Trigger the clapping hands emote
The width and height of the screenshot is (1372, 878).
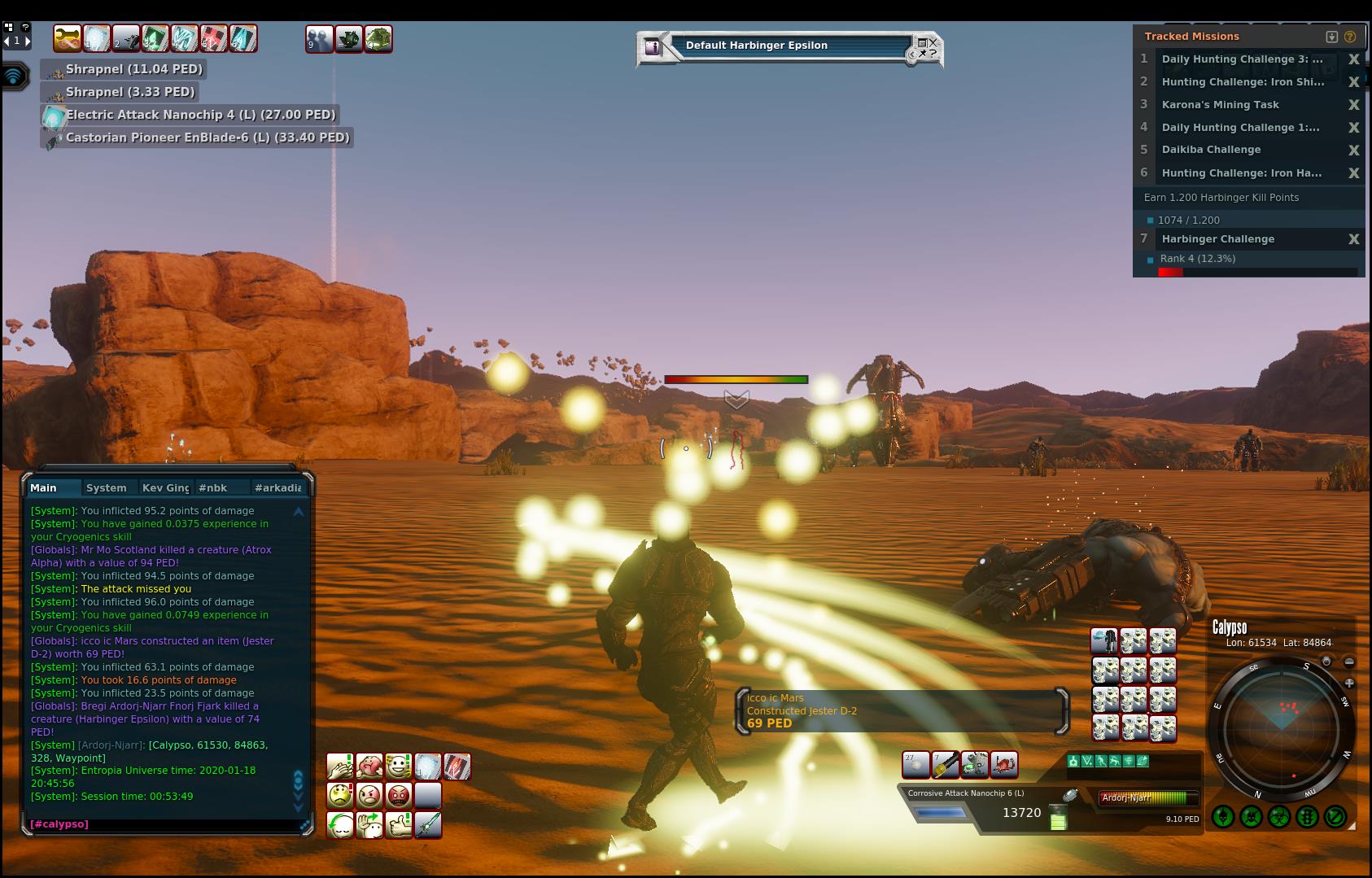tap(340, 767)
